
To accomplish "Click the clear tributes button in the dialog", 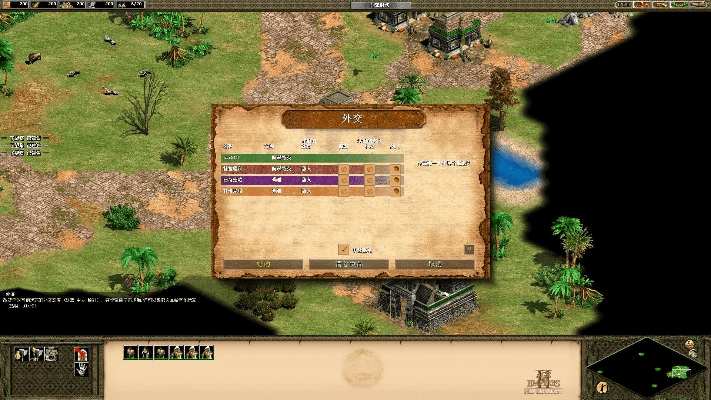I will pyautogui.click(x=348, y=265).
